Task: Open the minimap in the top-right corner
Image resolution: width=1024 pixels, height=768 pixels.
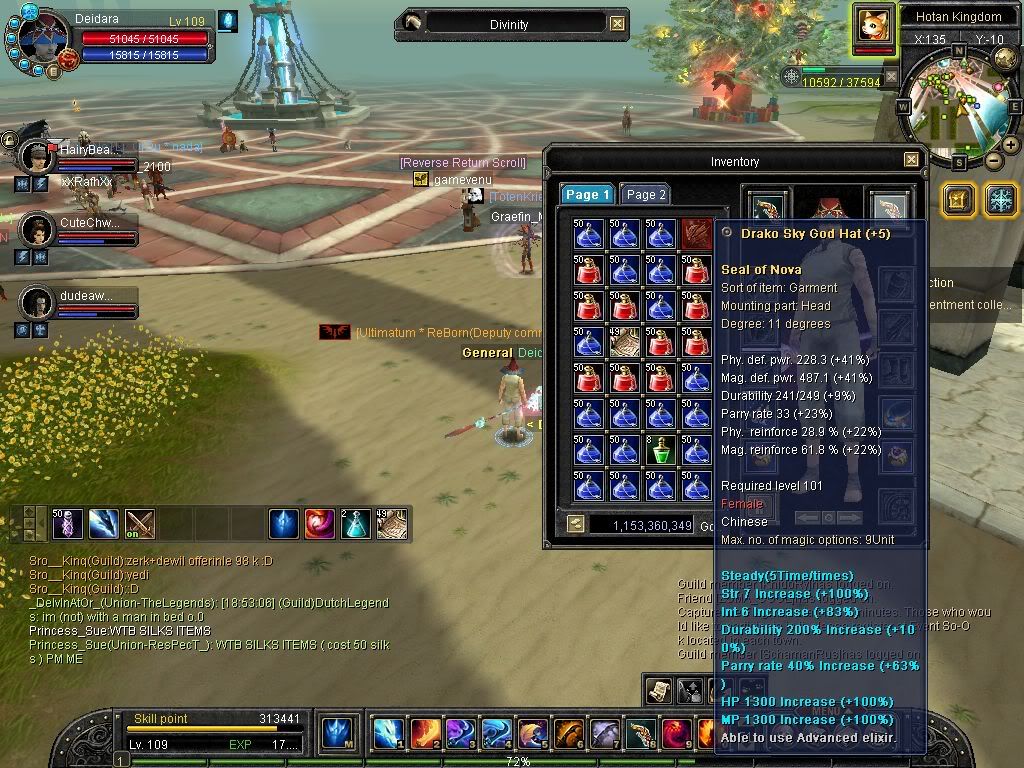Action: (954, 106)
